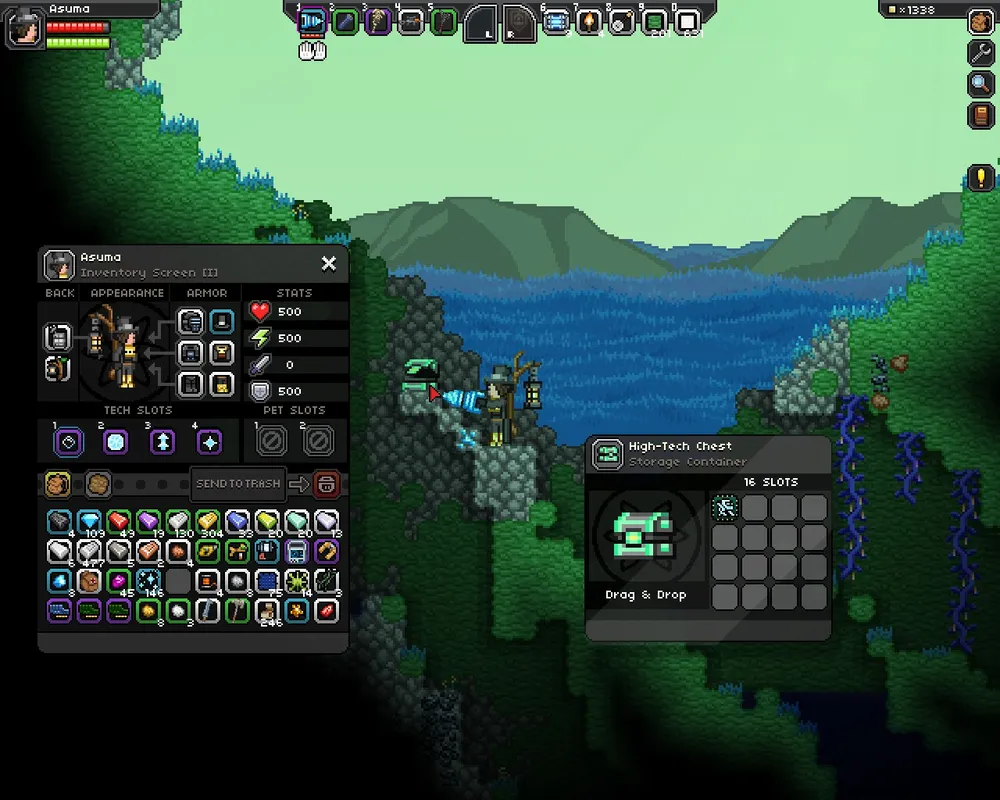The height and width of the screenshot is (800, 1000).
Task: Click the Send to Trash button
Action: [238, 484]
